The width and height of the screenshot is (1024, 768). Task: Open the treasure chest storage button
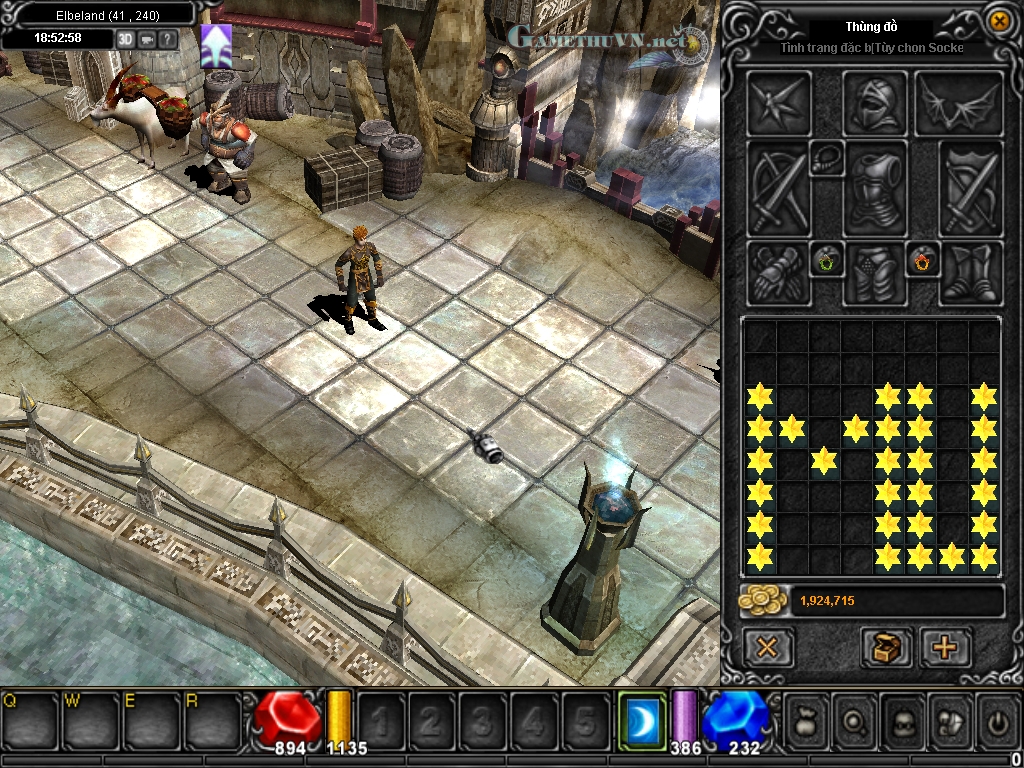pos(886,648)
